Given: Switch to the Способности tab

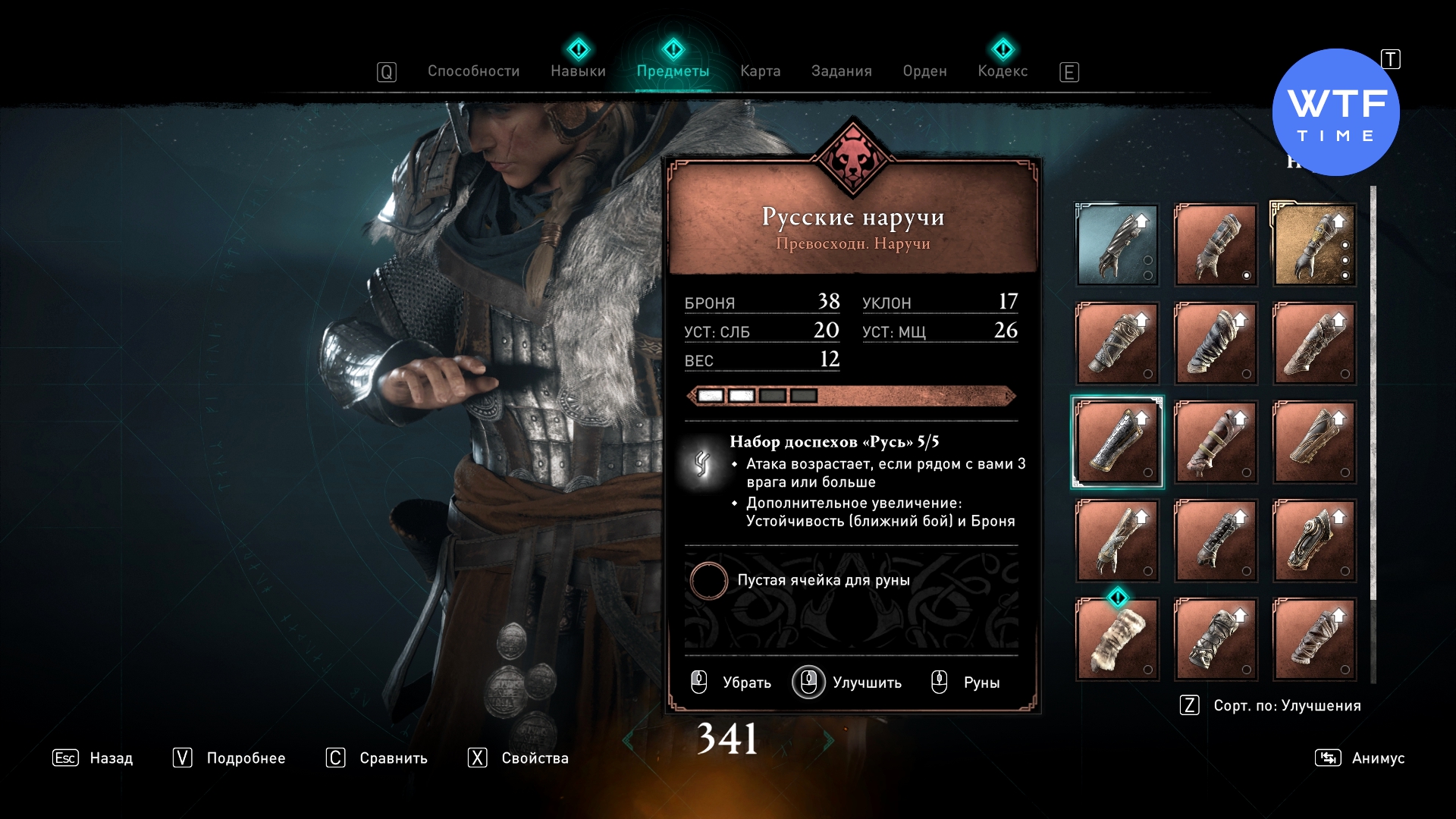Looking at the screenshot, I should click(473, 71).
